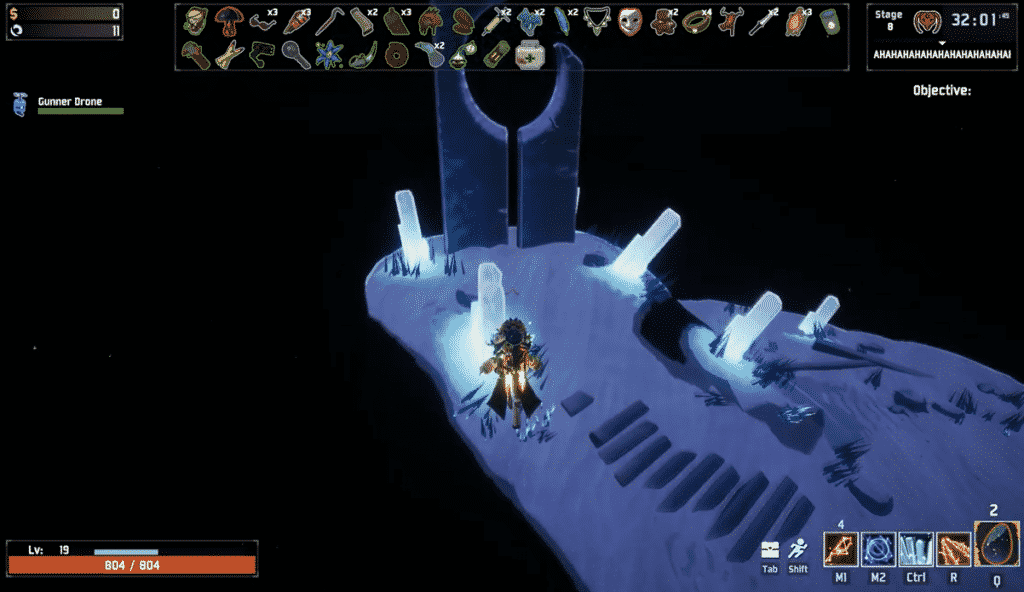
Task: Select the green can item icon
Action: (x=830, y=21)
